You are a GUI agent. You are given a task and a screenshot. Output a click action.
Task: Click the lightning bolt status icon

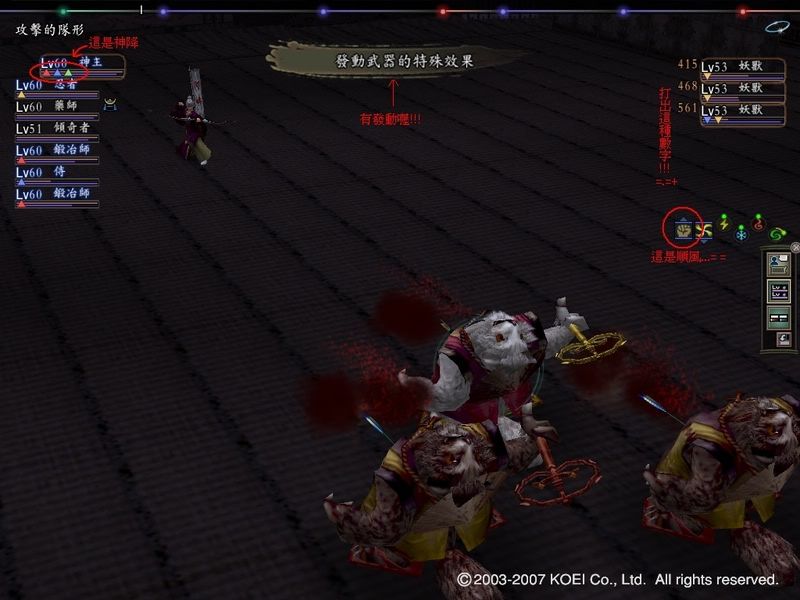724,225
